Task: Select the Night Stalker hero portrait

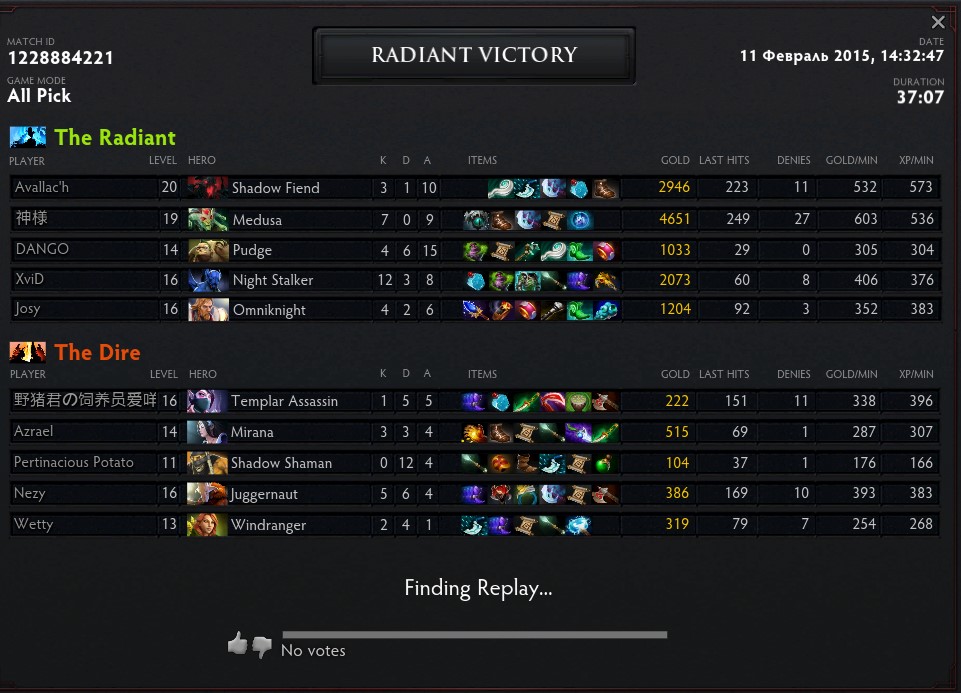Action: (x=207, y=280)
